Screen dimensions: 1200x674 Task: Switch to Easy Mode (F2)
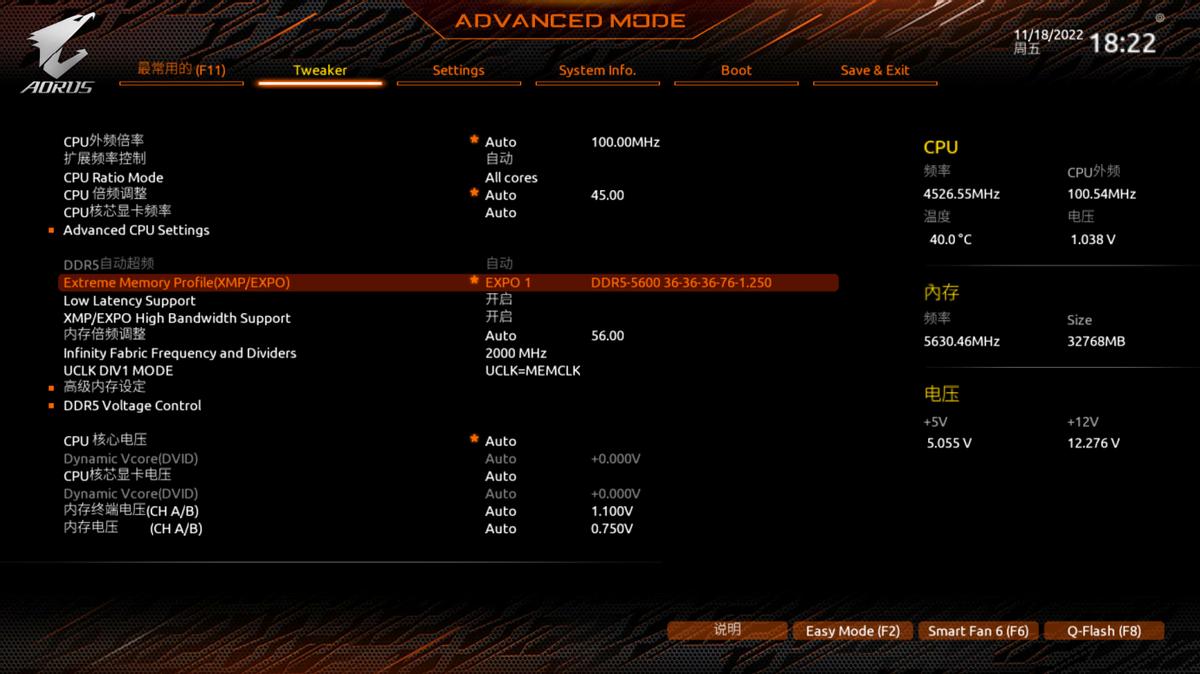[x=853, y=631]
